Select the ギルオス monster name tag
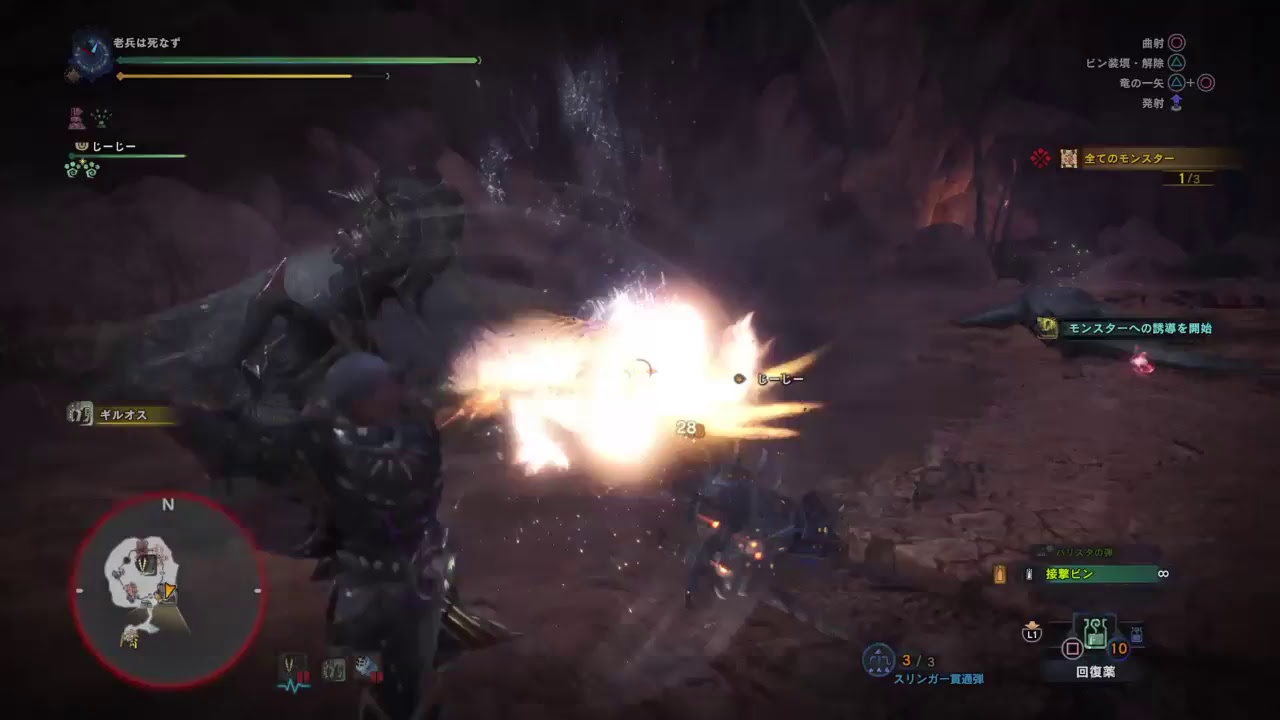Viewport: 1280px width, 720px height. pyautogui.click(x=123, y=414)
